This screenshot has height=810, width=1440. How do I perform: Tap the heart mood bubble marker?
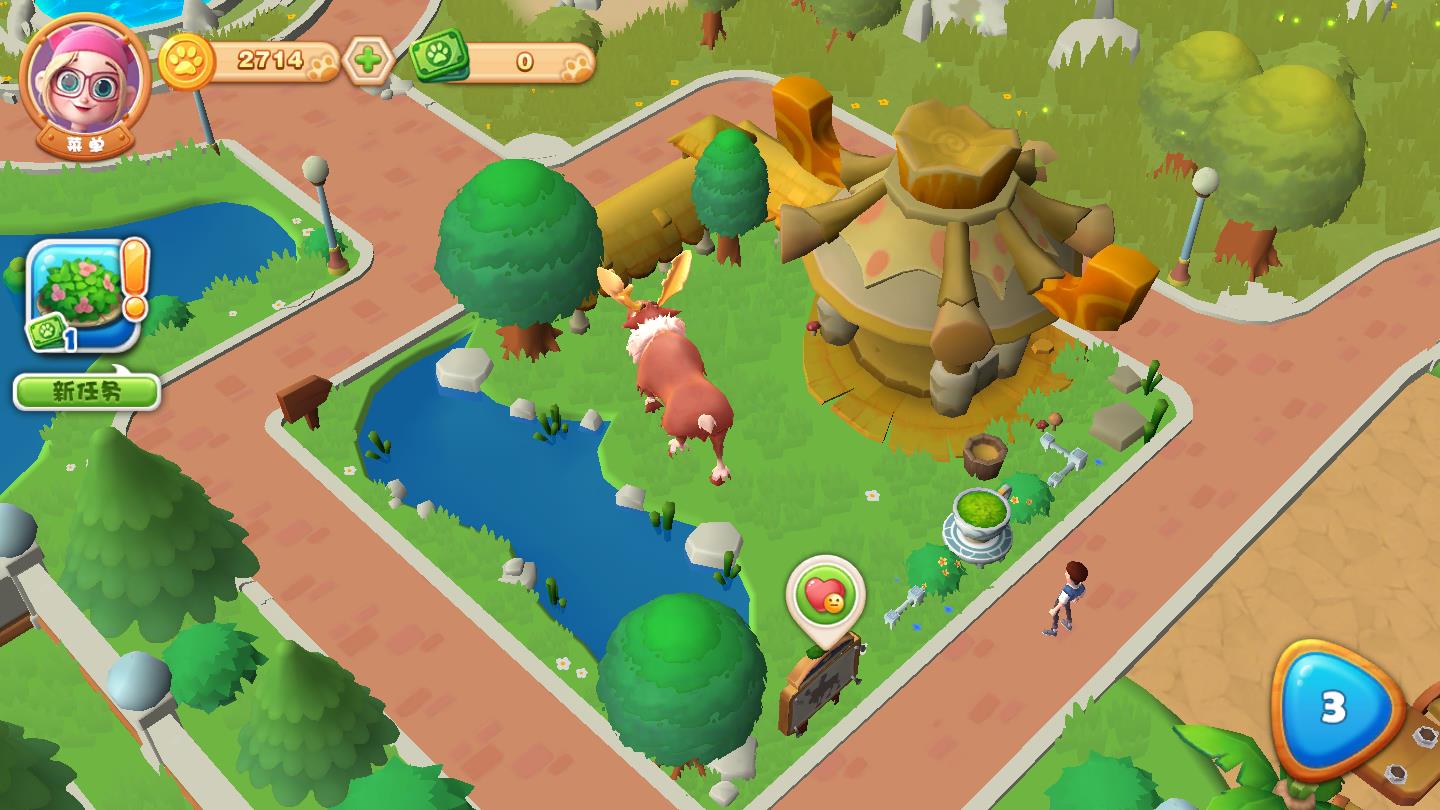point(825,596)
